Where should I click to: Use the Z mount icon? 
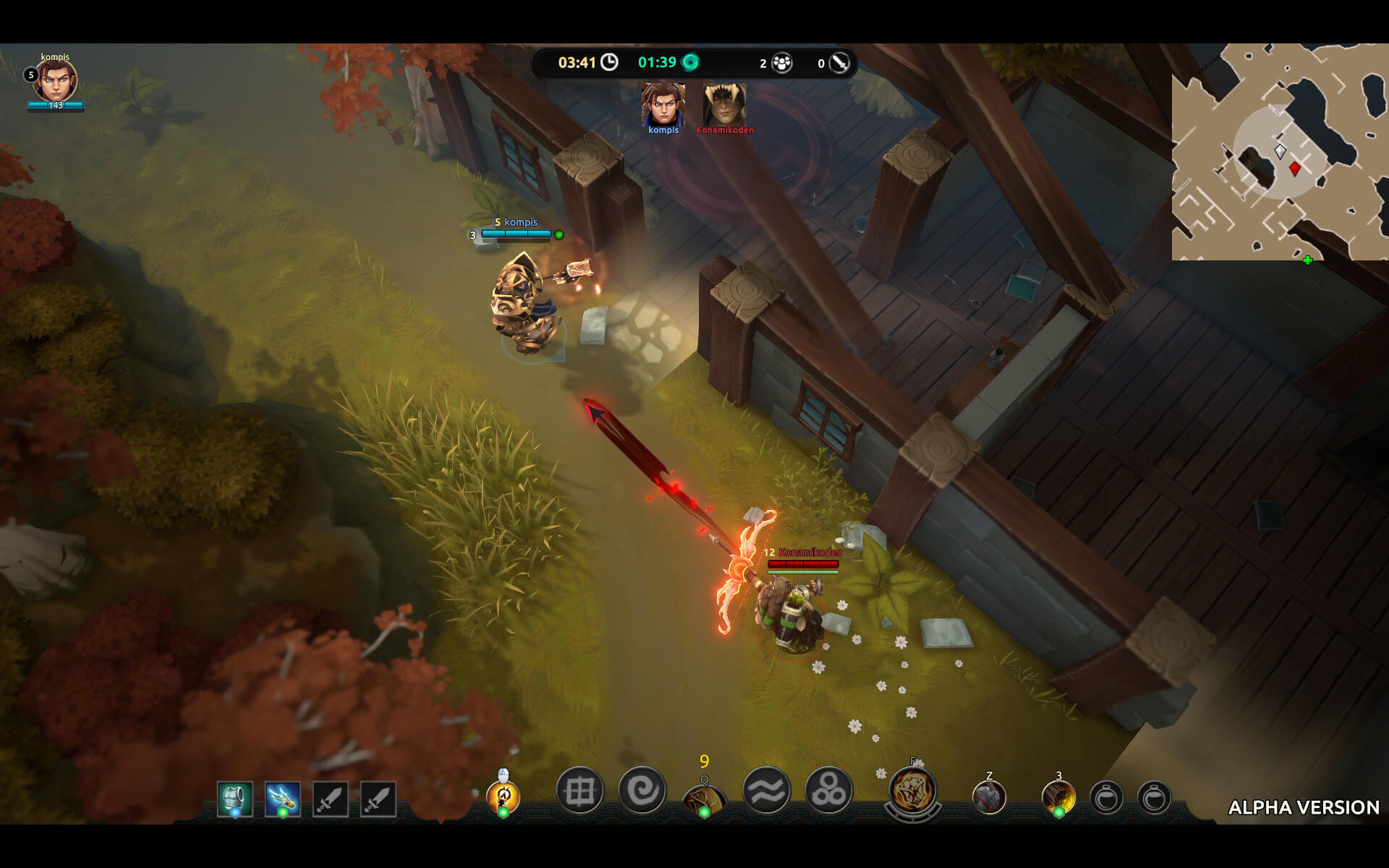tap(989, 799)
